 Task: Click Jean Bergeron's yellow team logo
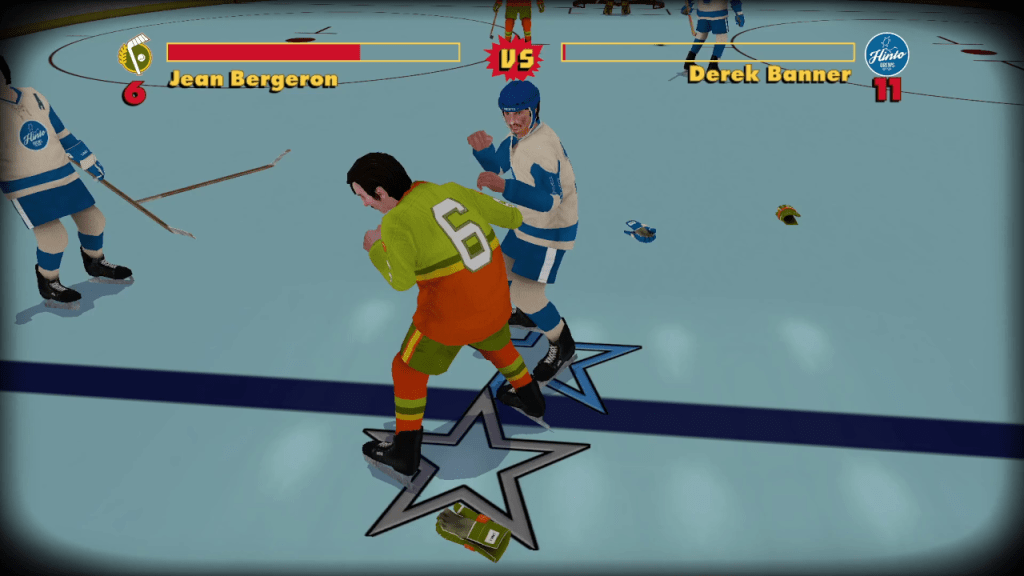pos(135,56)
